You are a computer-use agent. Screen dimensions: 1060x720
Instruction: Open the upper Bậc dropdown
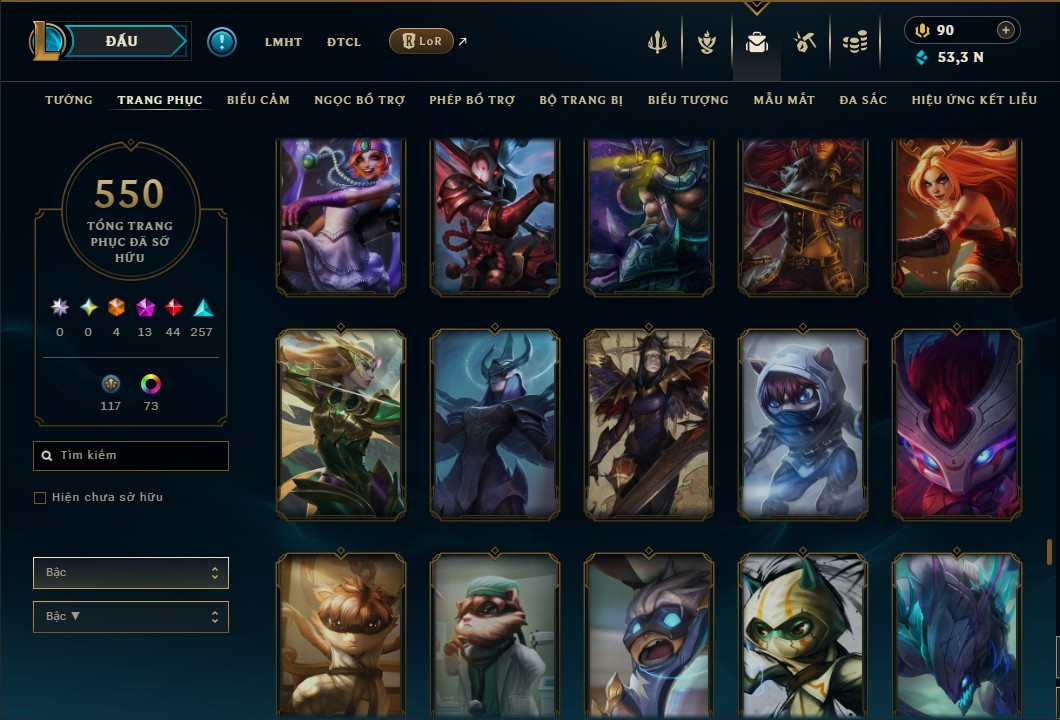(131, 573)
